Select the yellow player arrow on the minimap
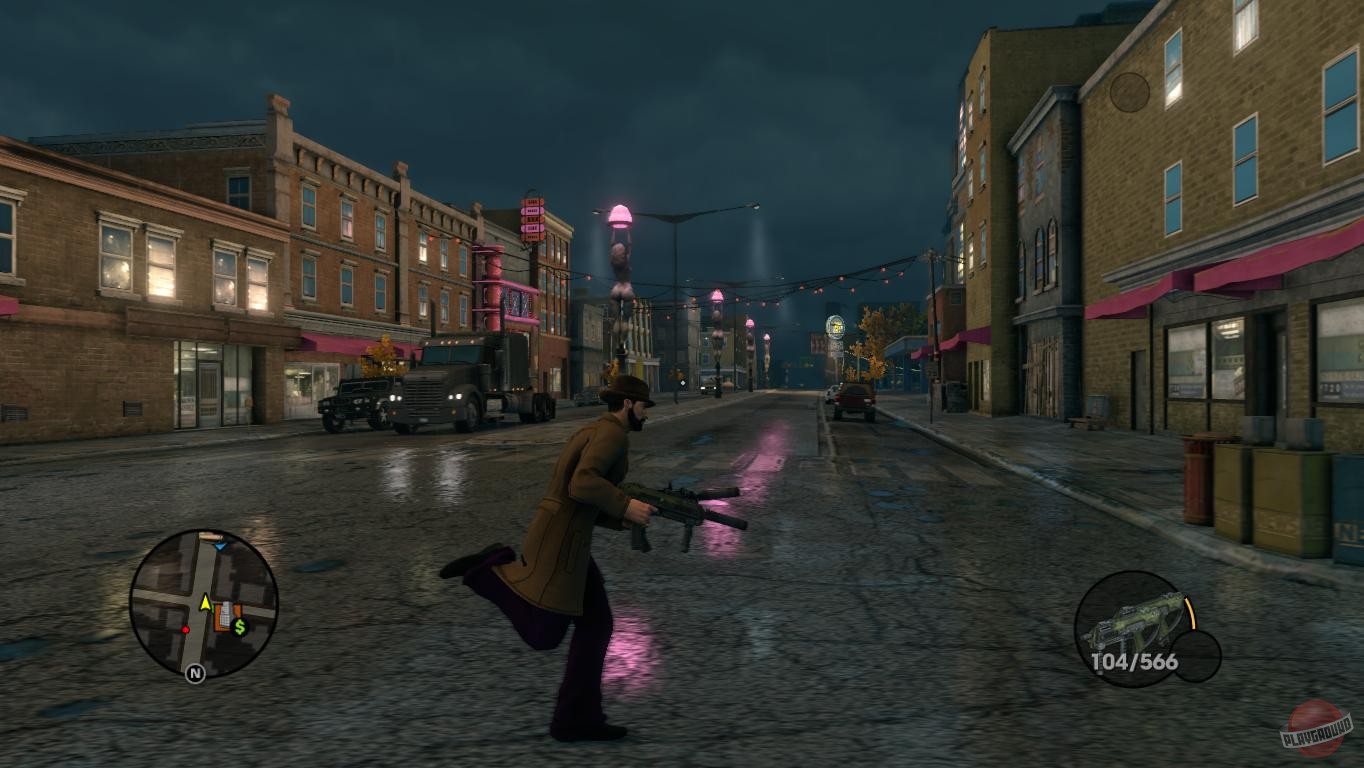The height and width of the screenshot is (768, 1364). coord(205,604)
